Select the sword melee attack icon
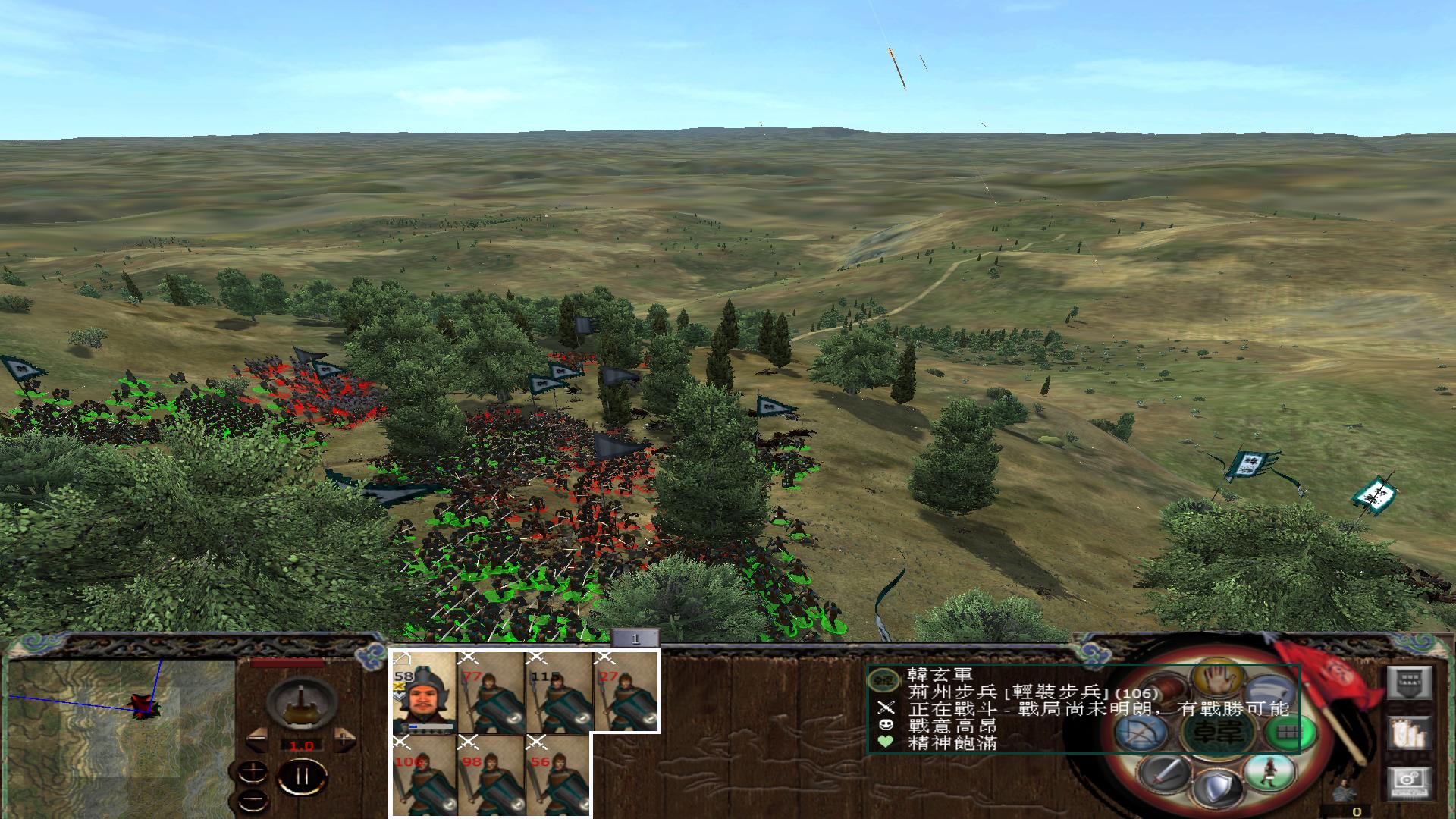This screenshot has height=819, width=1456. pos(1164,776)
